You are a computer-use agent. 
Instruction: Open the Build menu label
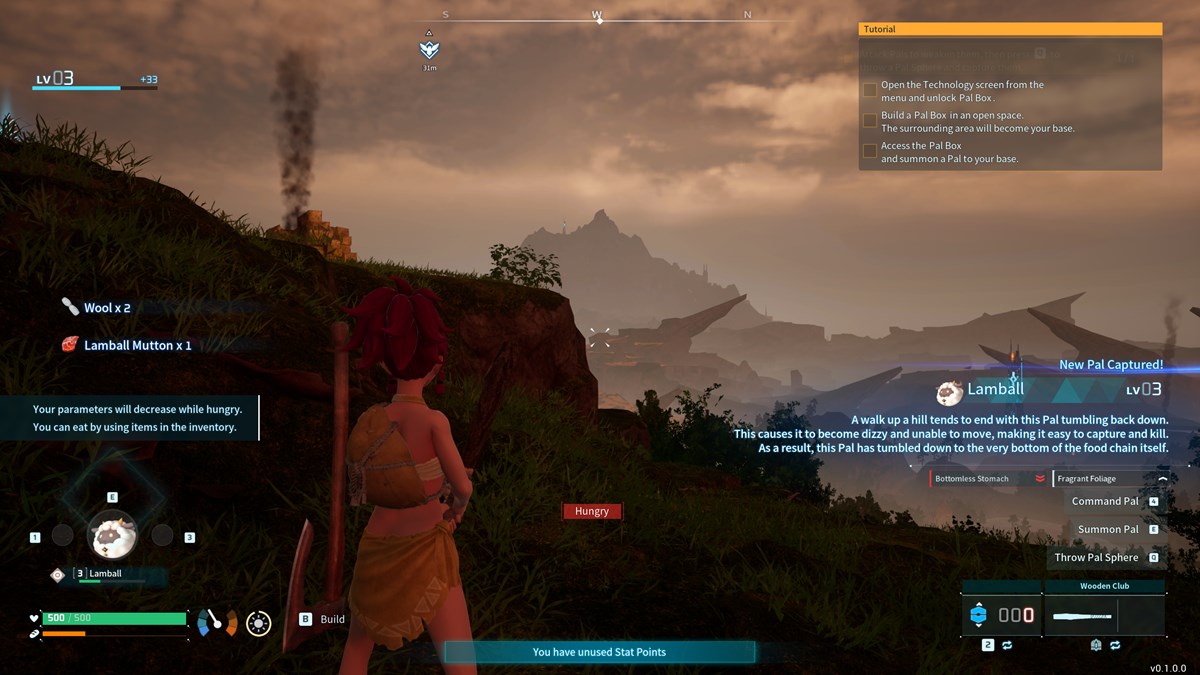332,619
